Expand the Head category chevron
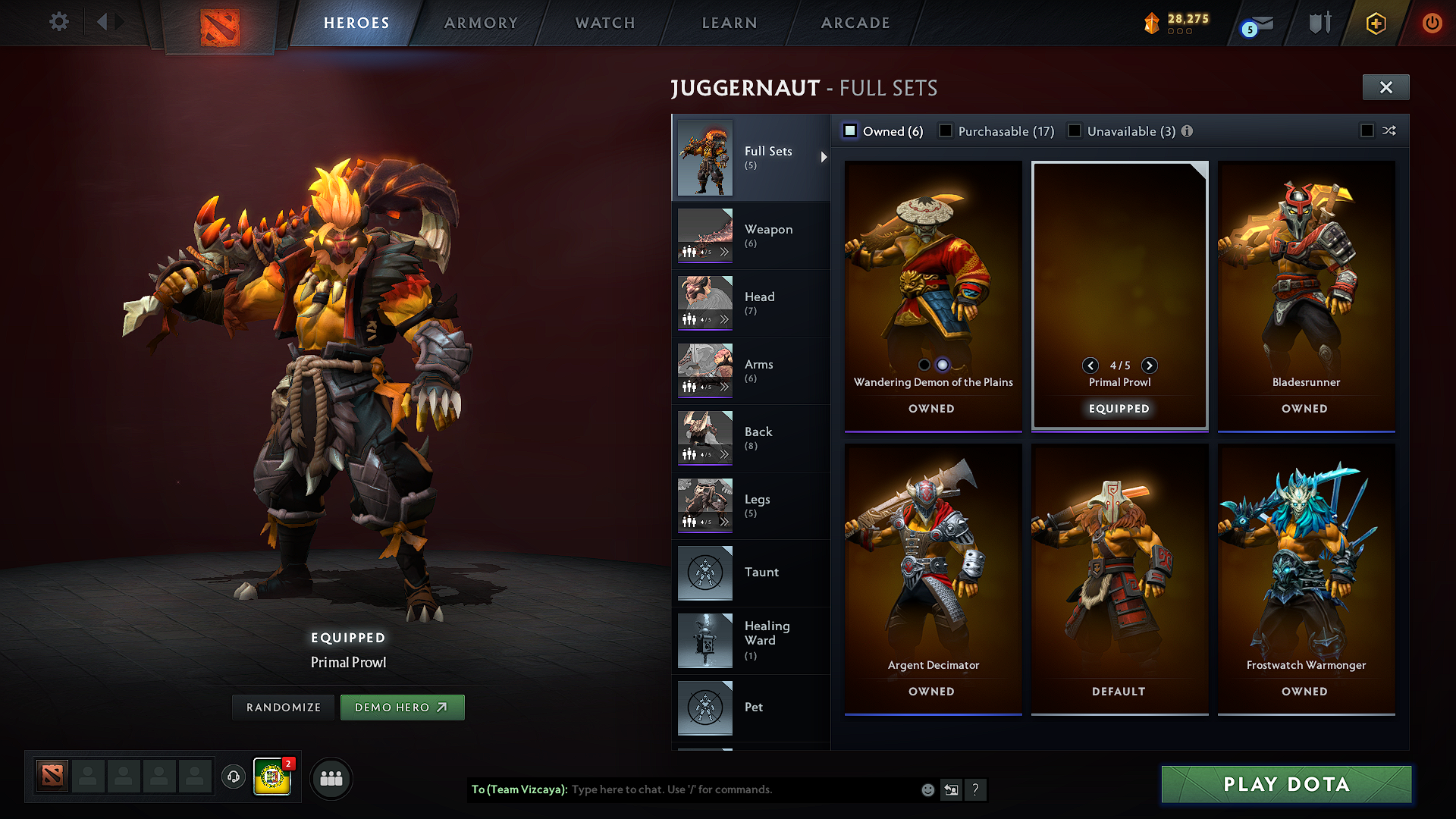The height and width of the screenshot is (819, 1456). click(x=726, y=319)
